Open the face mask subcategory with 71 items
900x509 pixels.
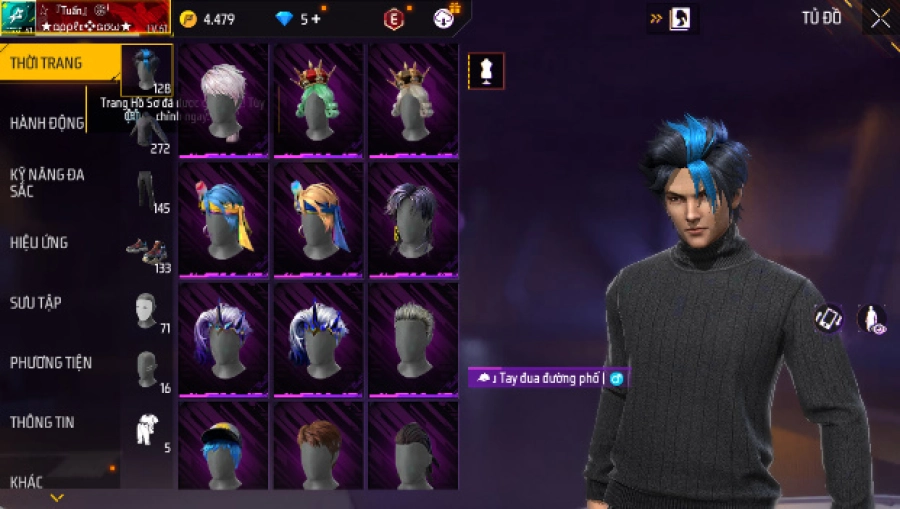[148, 312]
